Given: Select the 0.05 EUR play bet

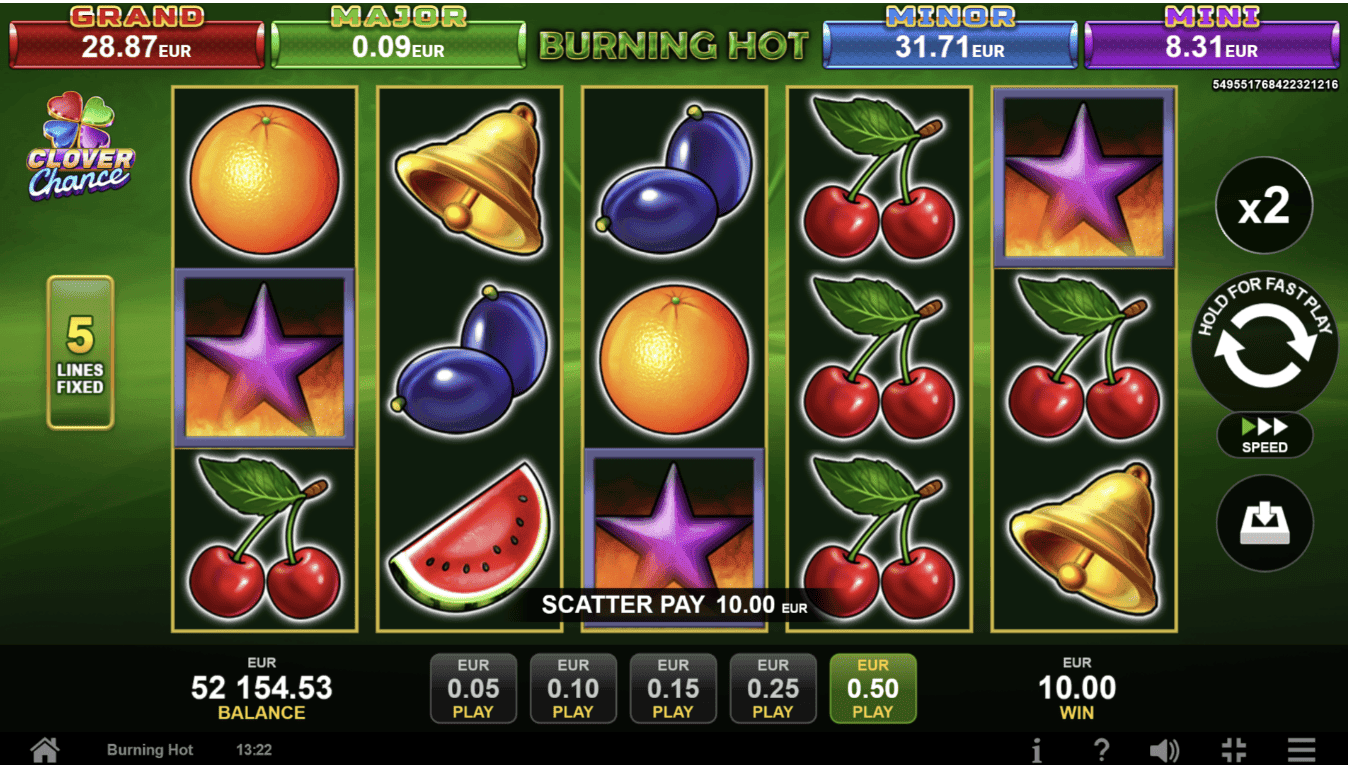Looking at the screenshot, I should 473,688.
